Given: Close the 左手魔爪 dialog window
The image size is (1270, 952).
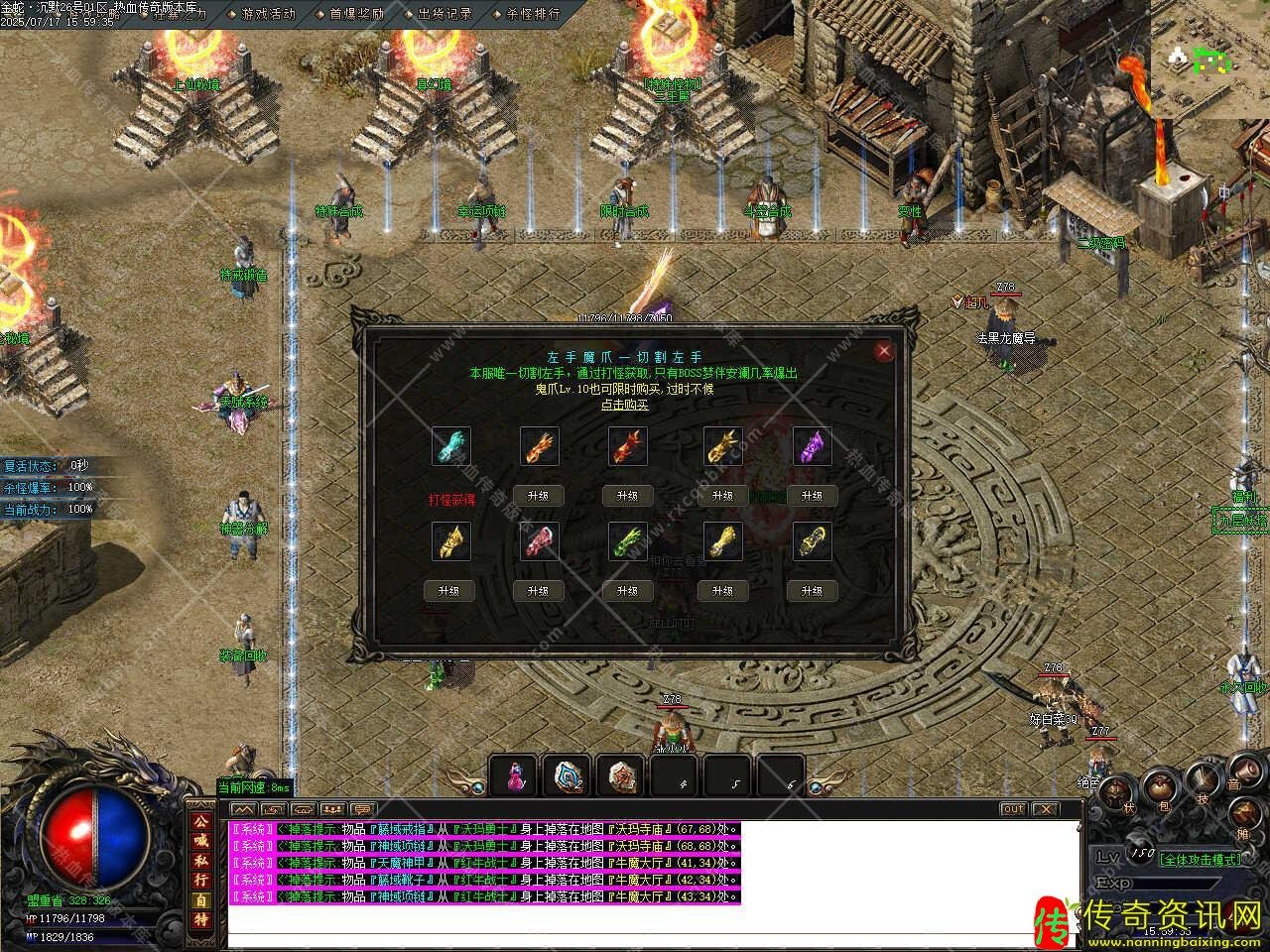Looking at the screenshot, I should (884, 350).
